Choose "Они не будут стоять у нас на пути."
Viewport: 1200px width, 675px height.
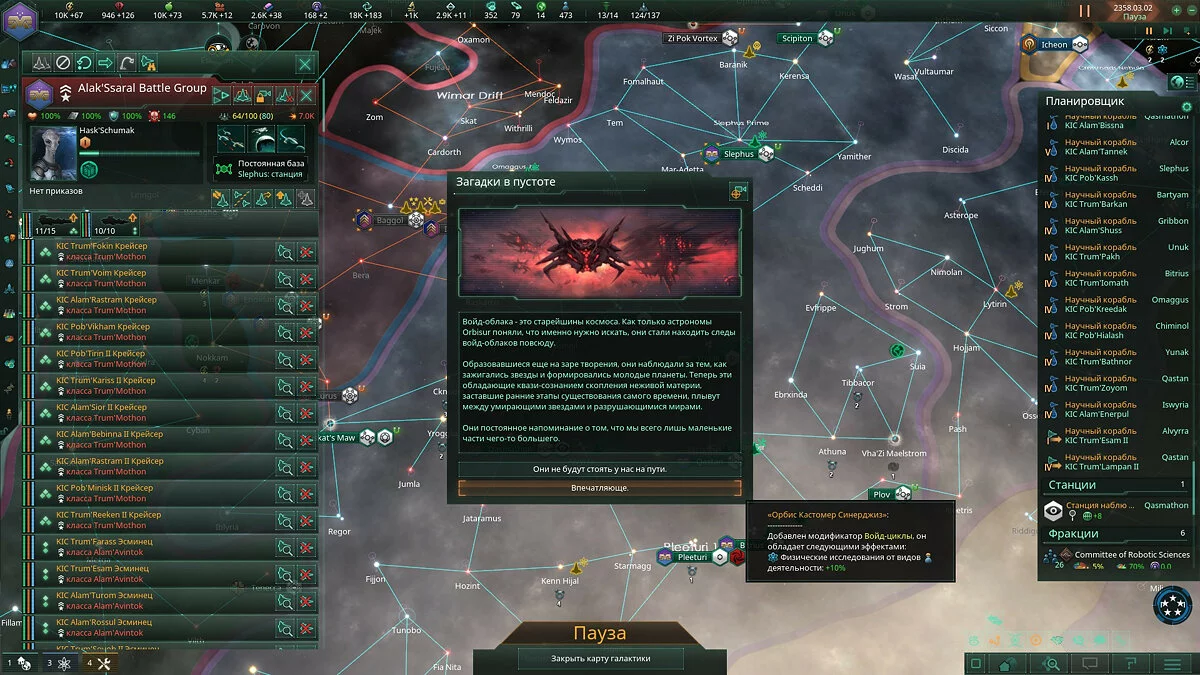(600, 468)
